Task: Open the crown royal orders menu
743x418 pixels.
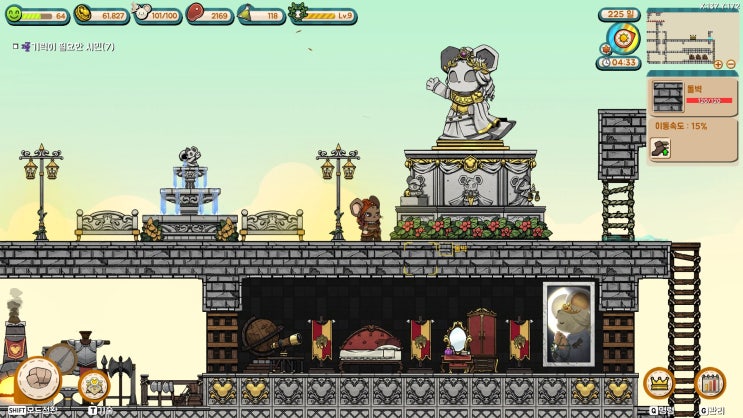Action: pos(658,382)
